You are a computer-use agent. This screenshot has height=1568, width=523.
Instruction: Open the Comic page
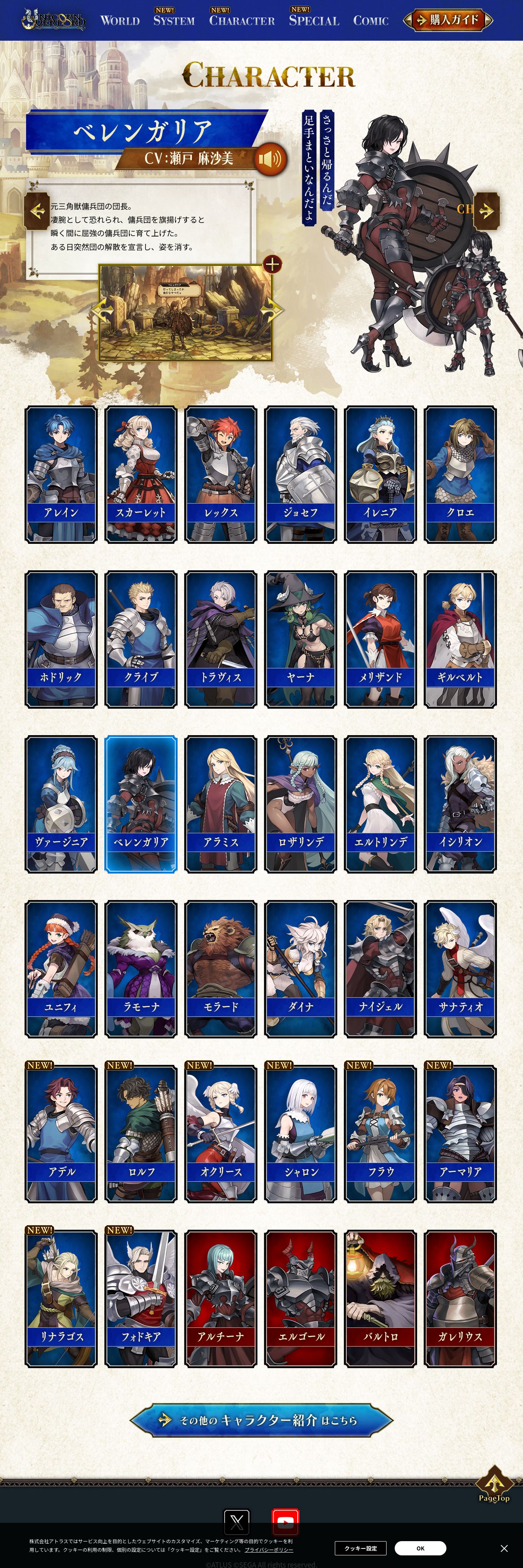coord(371,21)
